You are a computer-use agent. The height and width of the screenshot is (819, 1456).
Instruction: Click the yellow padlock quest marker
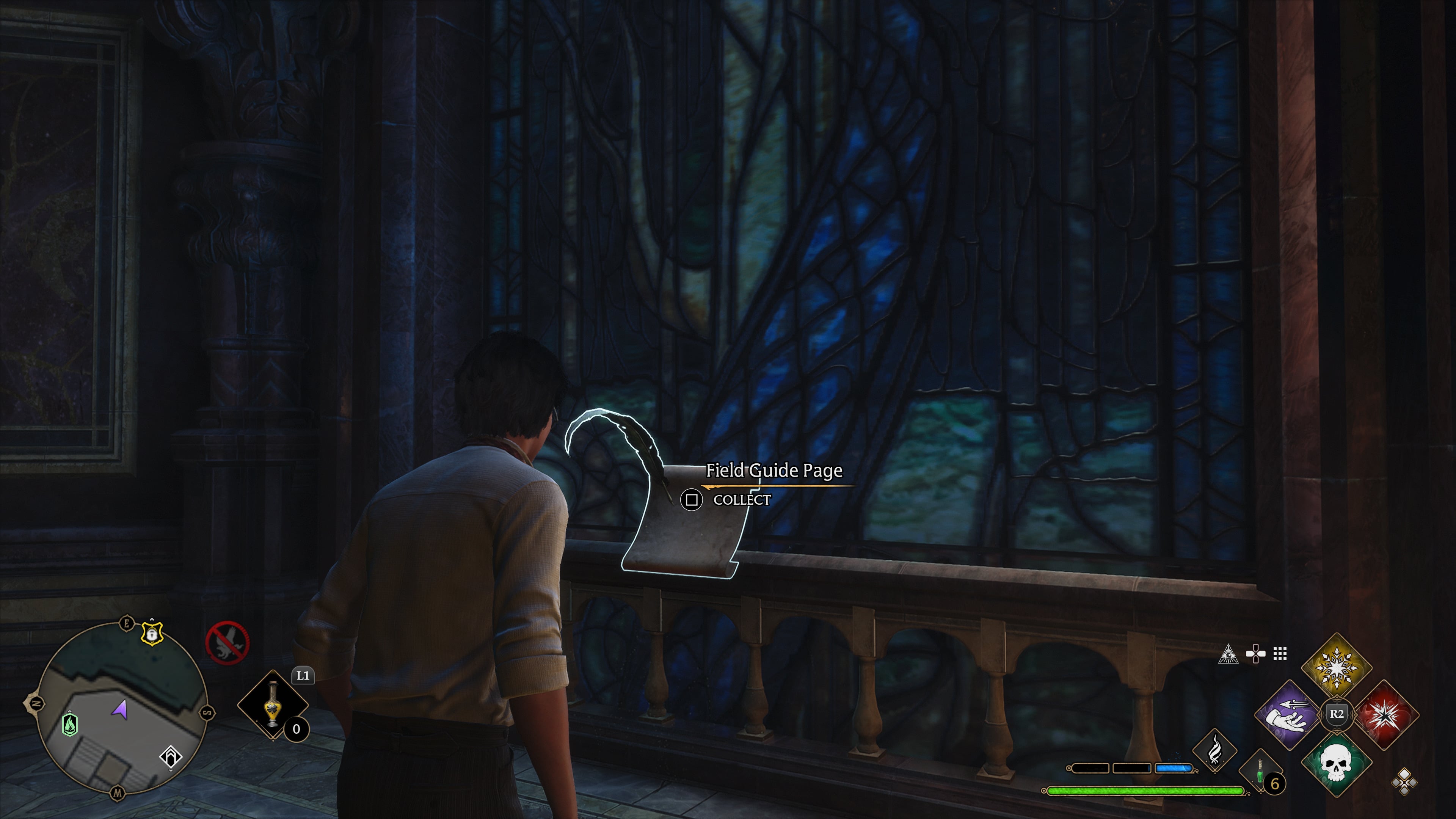(x=152, y=634)
